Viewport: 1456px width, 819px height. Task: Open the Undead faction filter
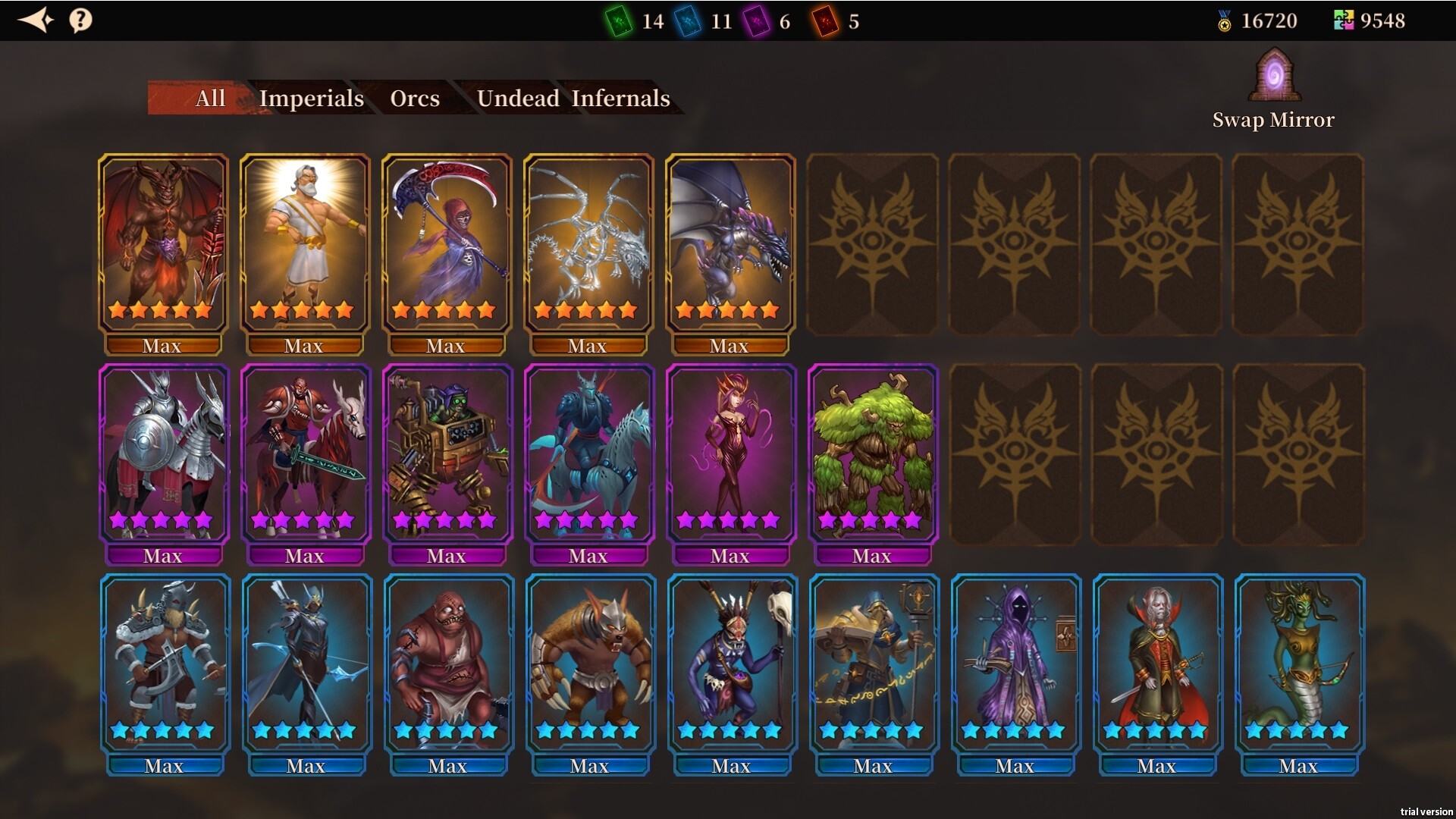519,99
